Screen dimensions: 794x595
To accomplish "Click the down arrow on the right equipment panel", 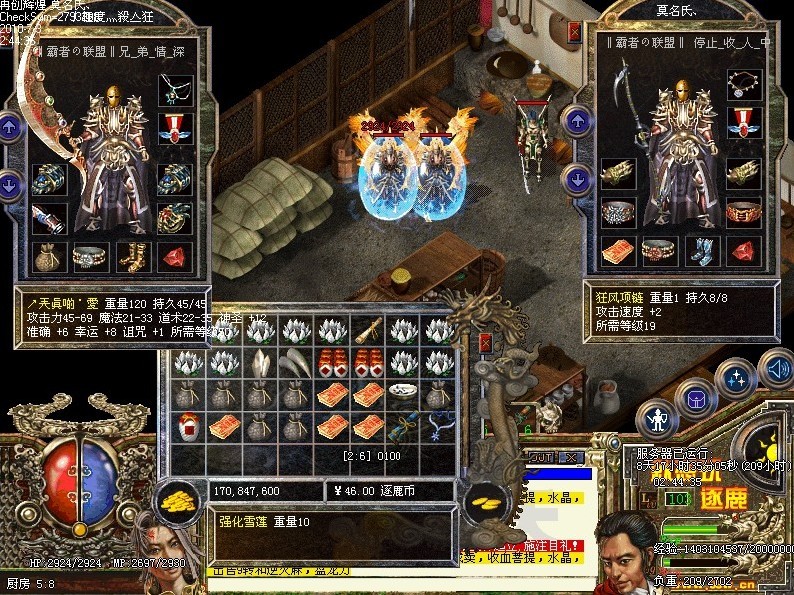I will (576, 179).
